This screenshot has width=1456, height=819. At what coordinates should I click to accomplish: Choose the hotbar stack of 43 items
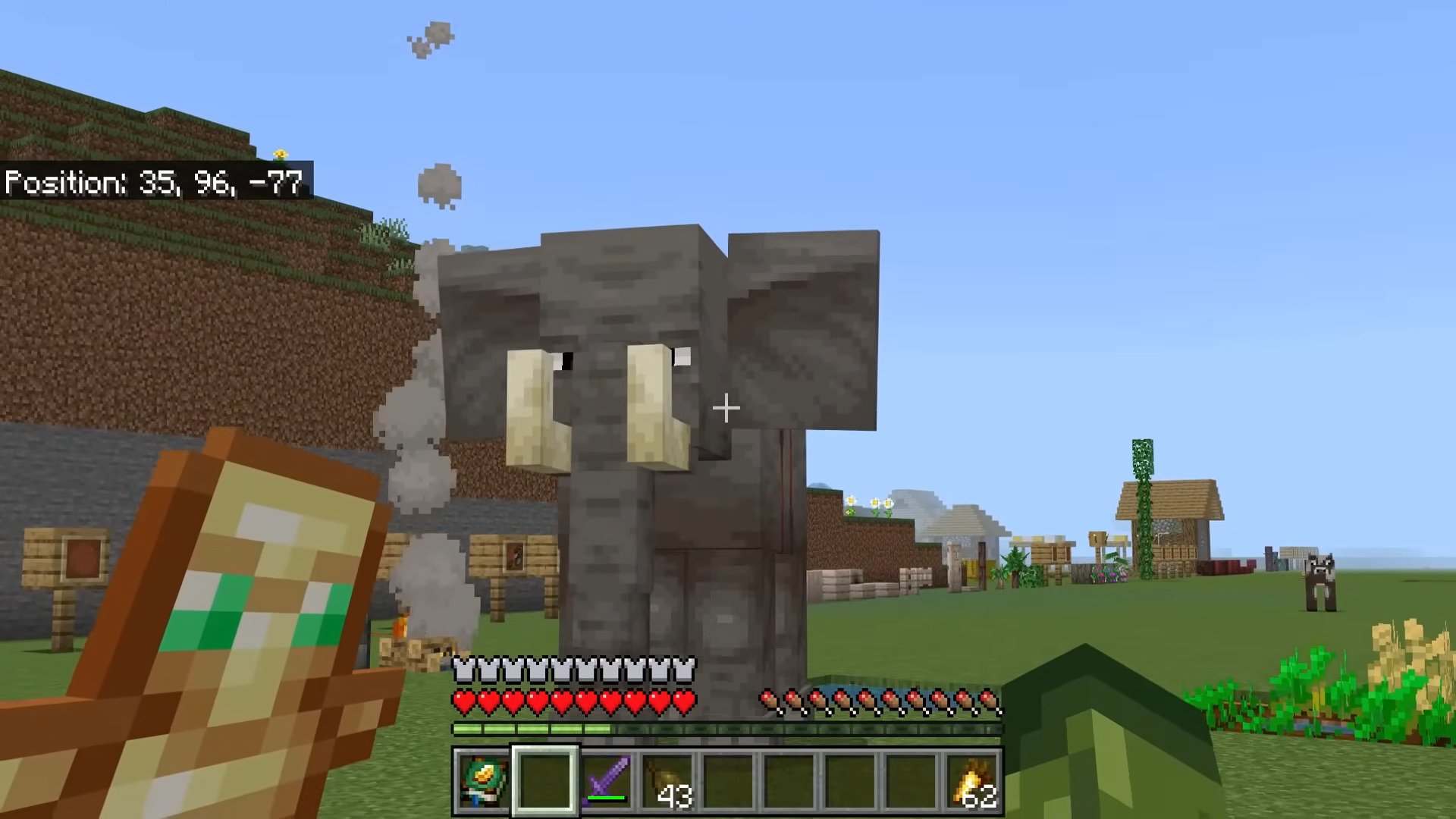coord(667,781)
